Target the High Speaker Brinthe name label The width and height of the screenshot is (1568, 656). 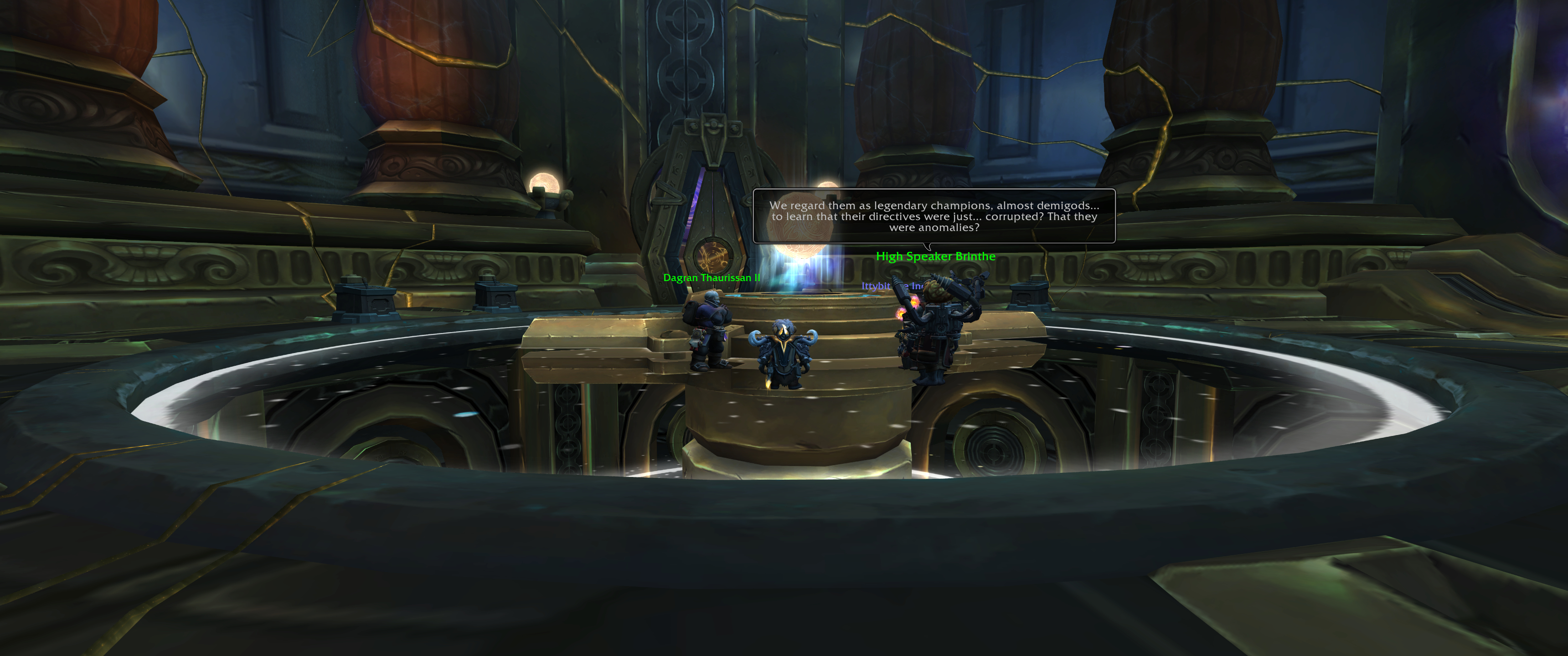point(936,256)
